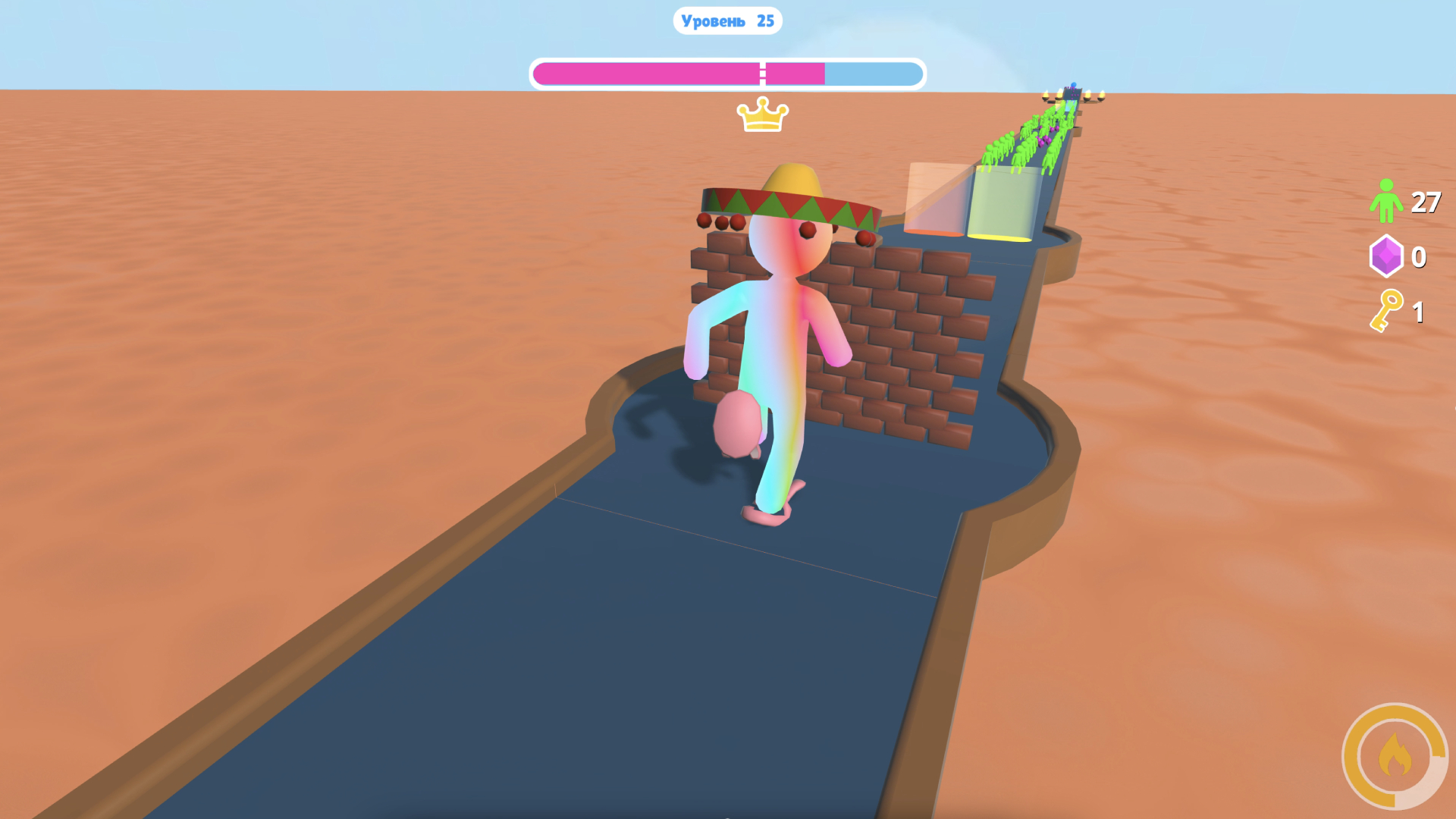Tap the green person counter icon

[x=1387, y=202]
